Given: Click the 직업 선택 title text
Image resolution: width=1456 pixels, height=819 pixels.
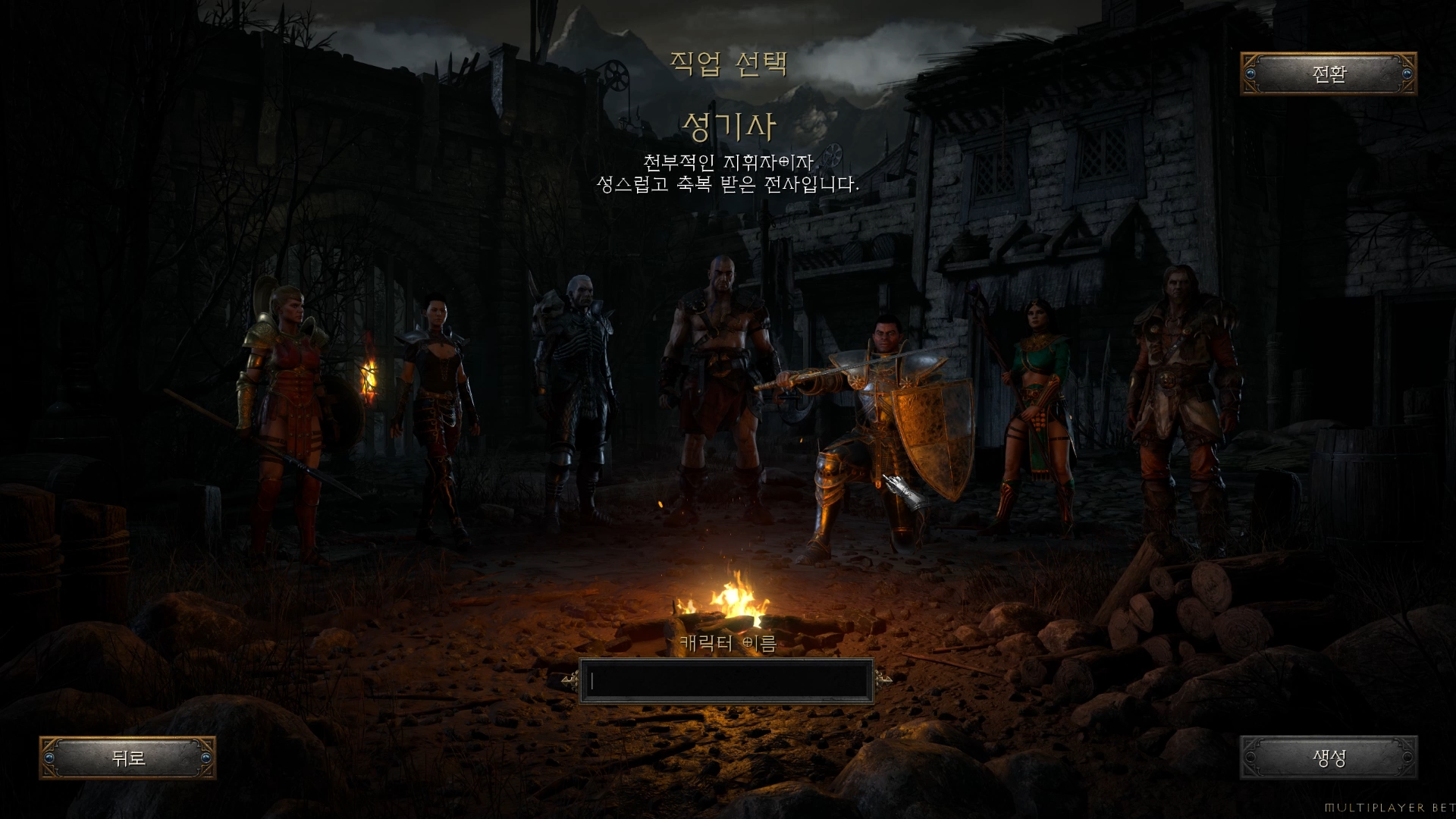Looking at the screenshot, I should tap(730, 64).
